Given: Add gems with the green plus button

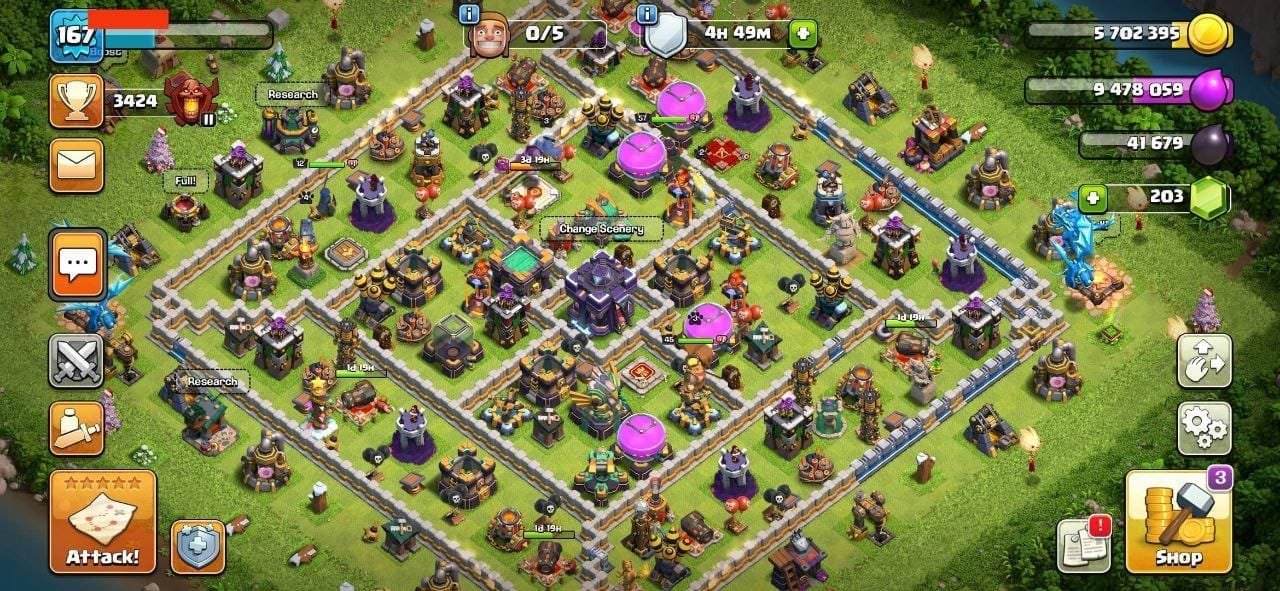Looking at the screenshot, I should [x=1095, y=198].
